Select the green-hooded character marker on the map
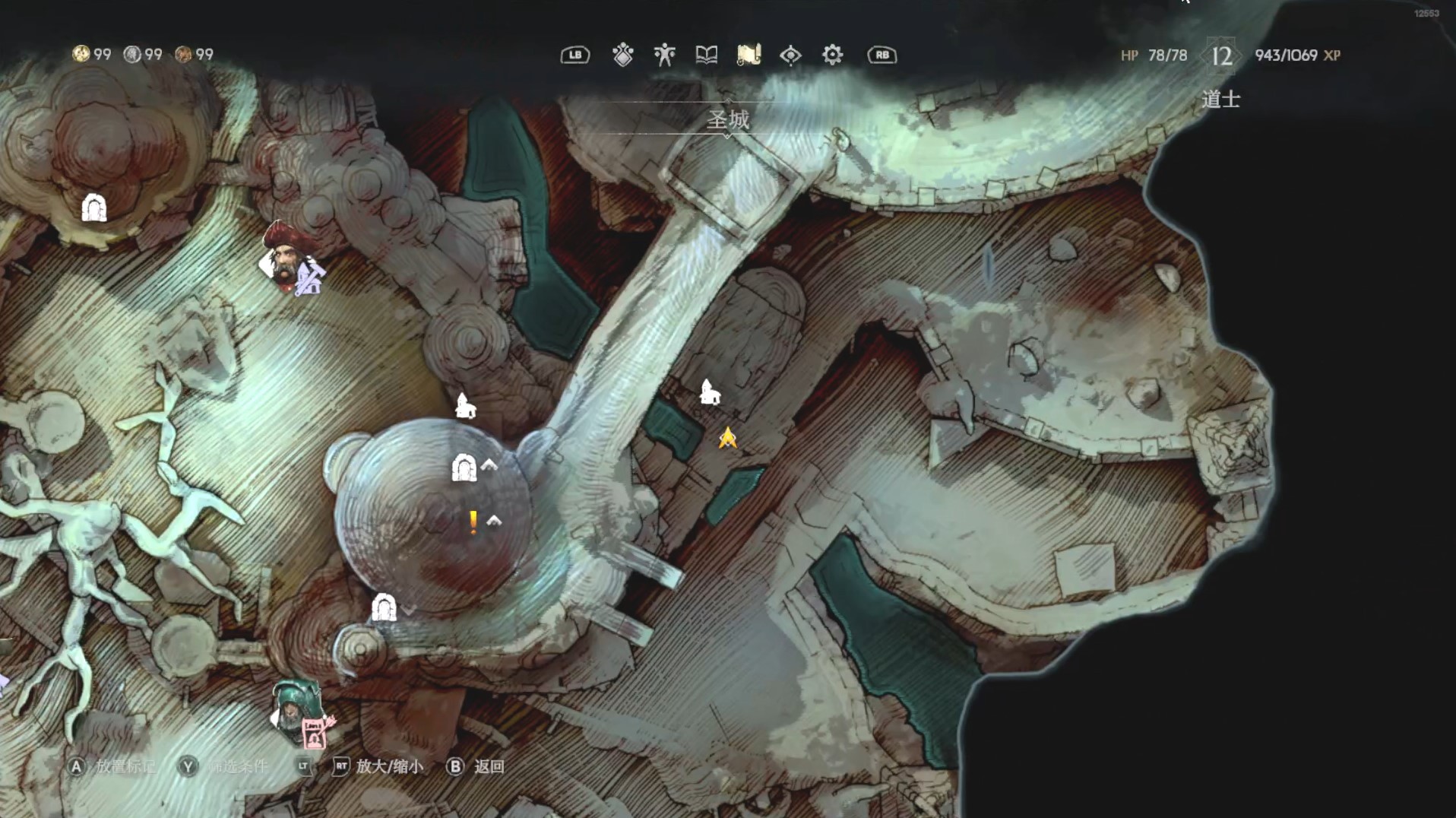This screenshot has width=1456, height=818. pos(296,712)
